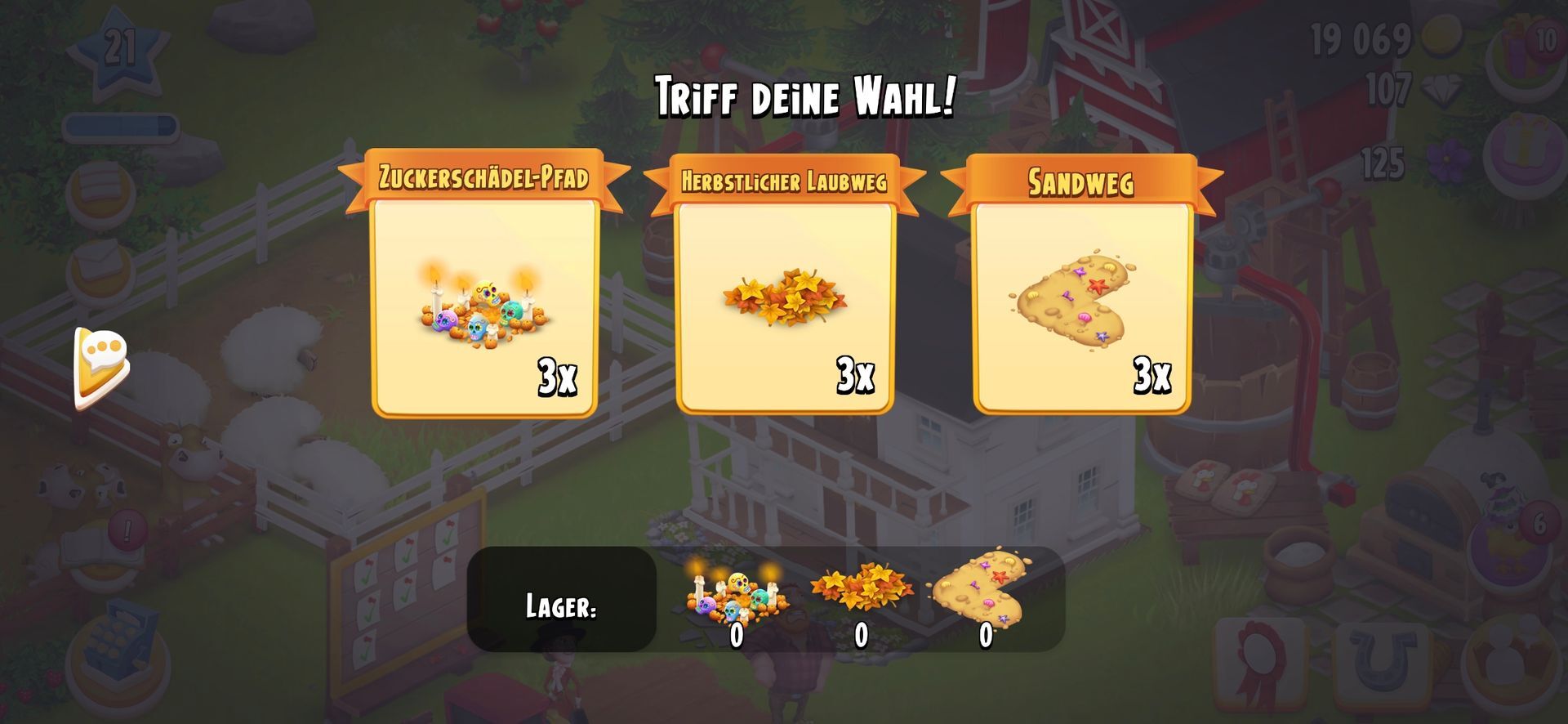1568x724 pixels.
Task: Open the yellow chat bubble tab
Action: (101, 367)
